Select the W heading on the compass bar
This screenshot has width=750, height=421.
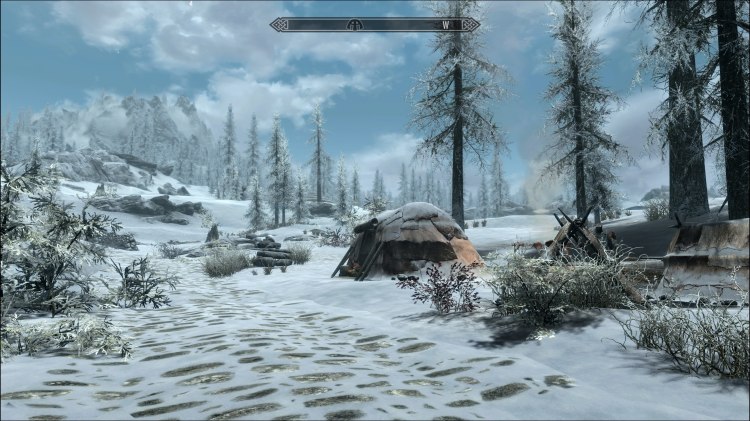[x=444, y=25]
